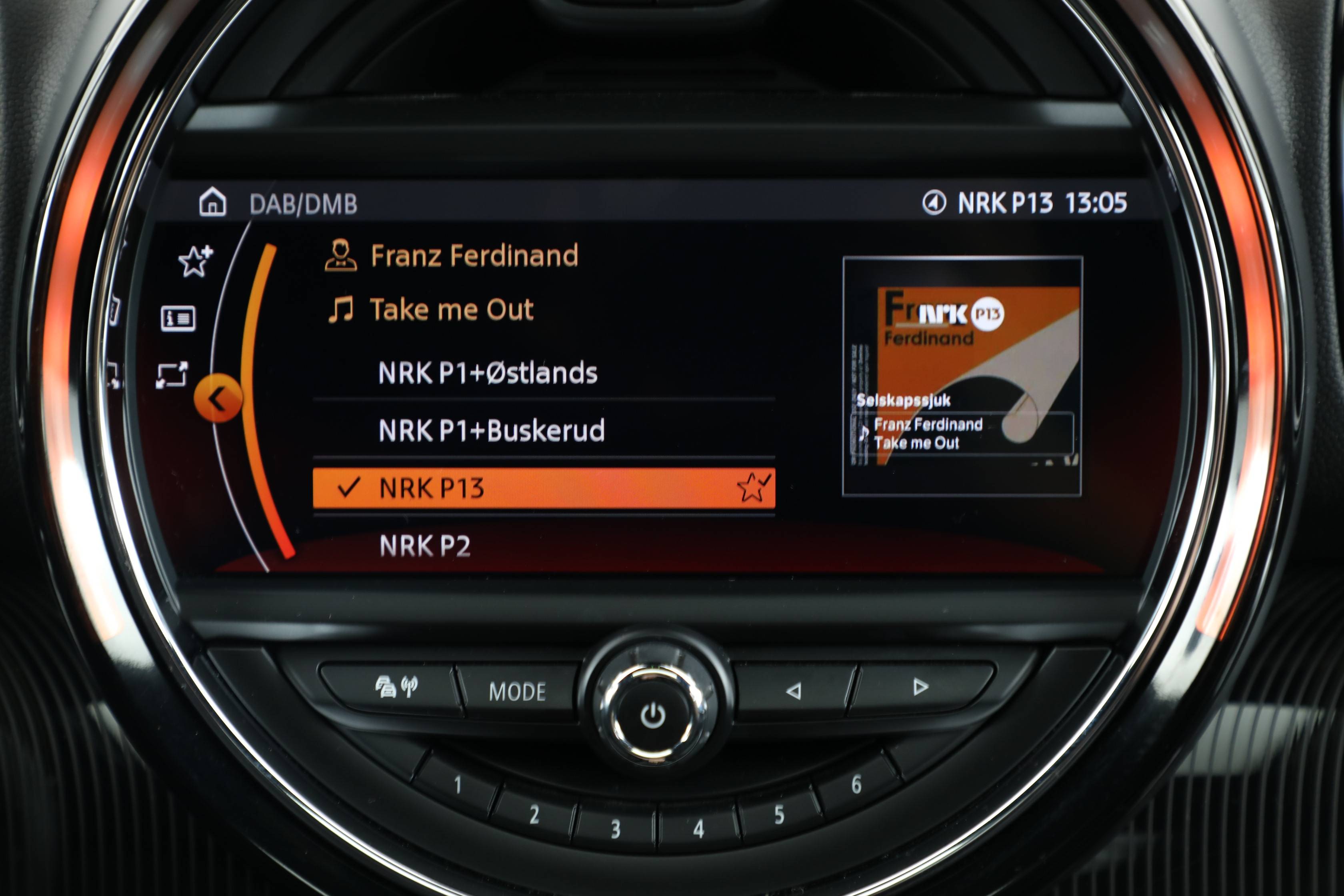Click the Franz Ferdinand artist line
This screenshot has width=1344, height=896.
(x=474, y=256)
